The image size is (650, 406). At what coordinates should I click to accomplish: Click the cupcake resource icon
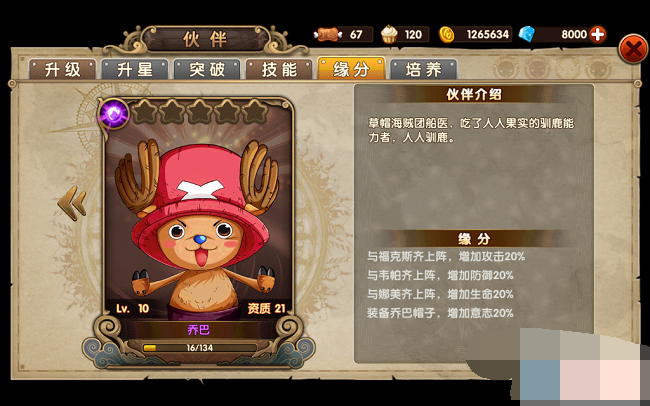pos(390,34)
